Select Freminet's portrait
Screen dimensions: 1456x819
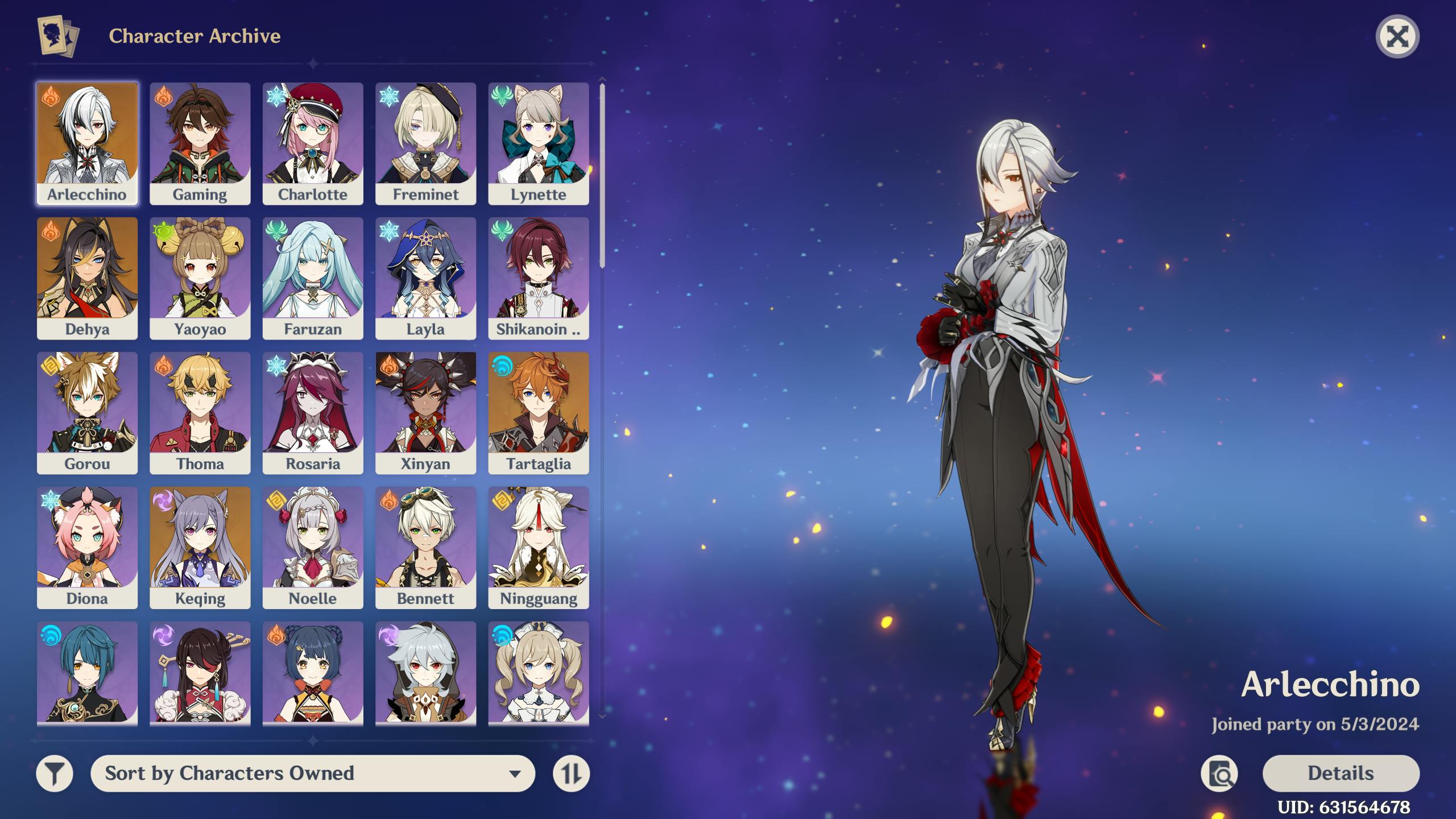click(x=425, y=143)
